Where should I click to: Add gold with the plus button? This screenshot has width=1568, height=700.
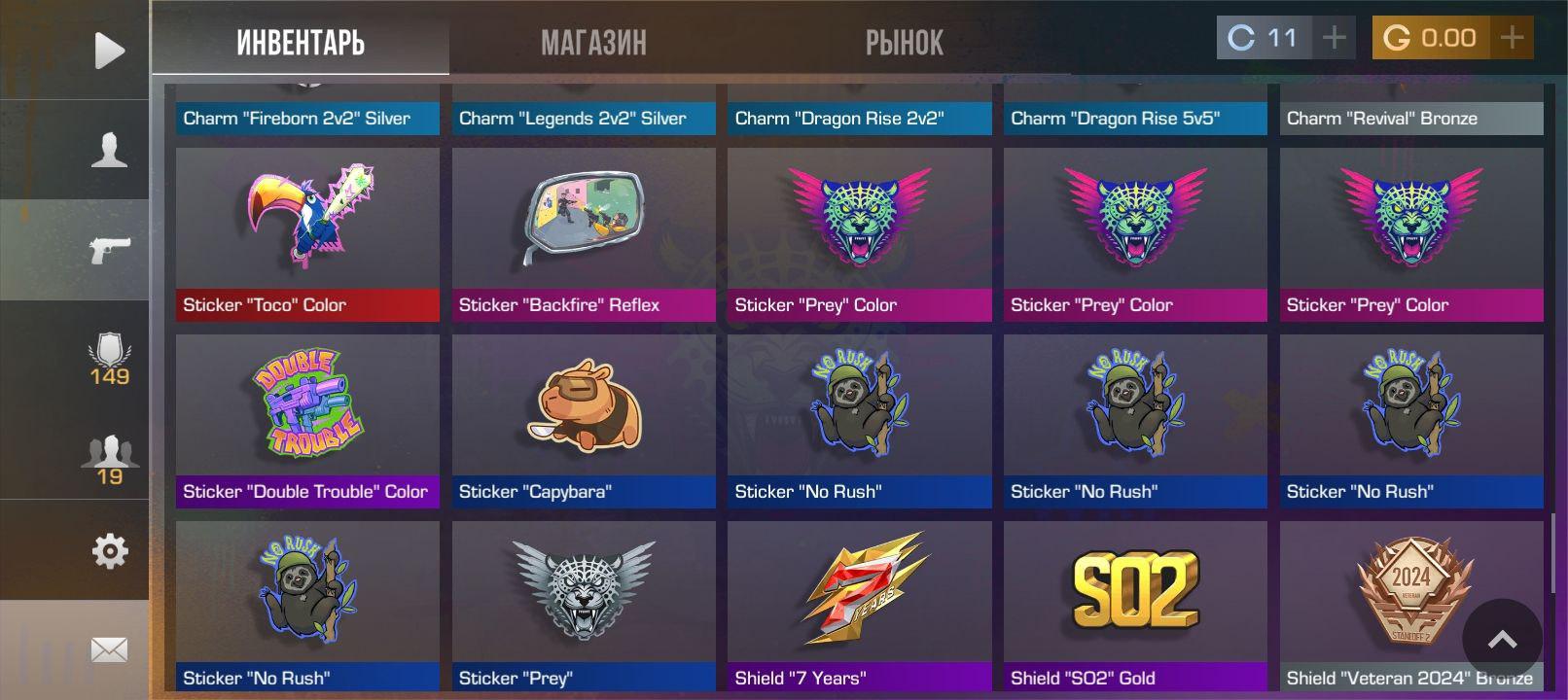click(1512, 38)
